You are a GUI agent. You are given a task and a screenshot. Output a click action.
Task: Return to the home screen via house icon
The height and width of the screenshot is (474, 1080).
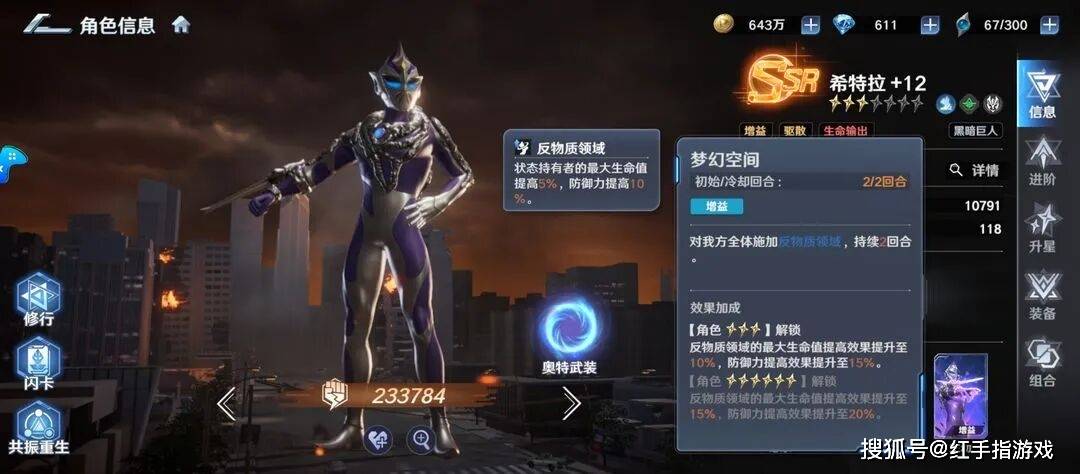coord(181,24)
